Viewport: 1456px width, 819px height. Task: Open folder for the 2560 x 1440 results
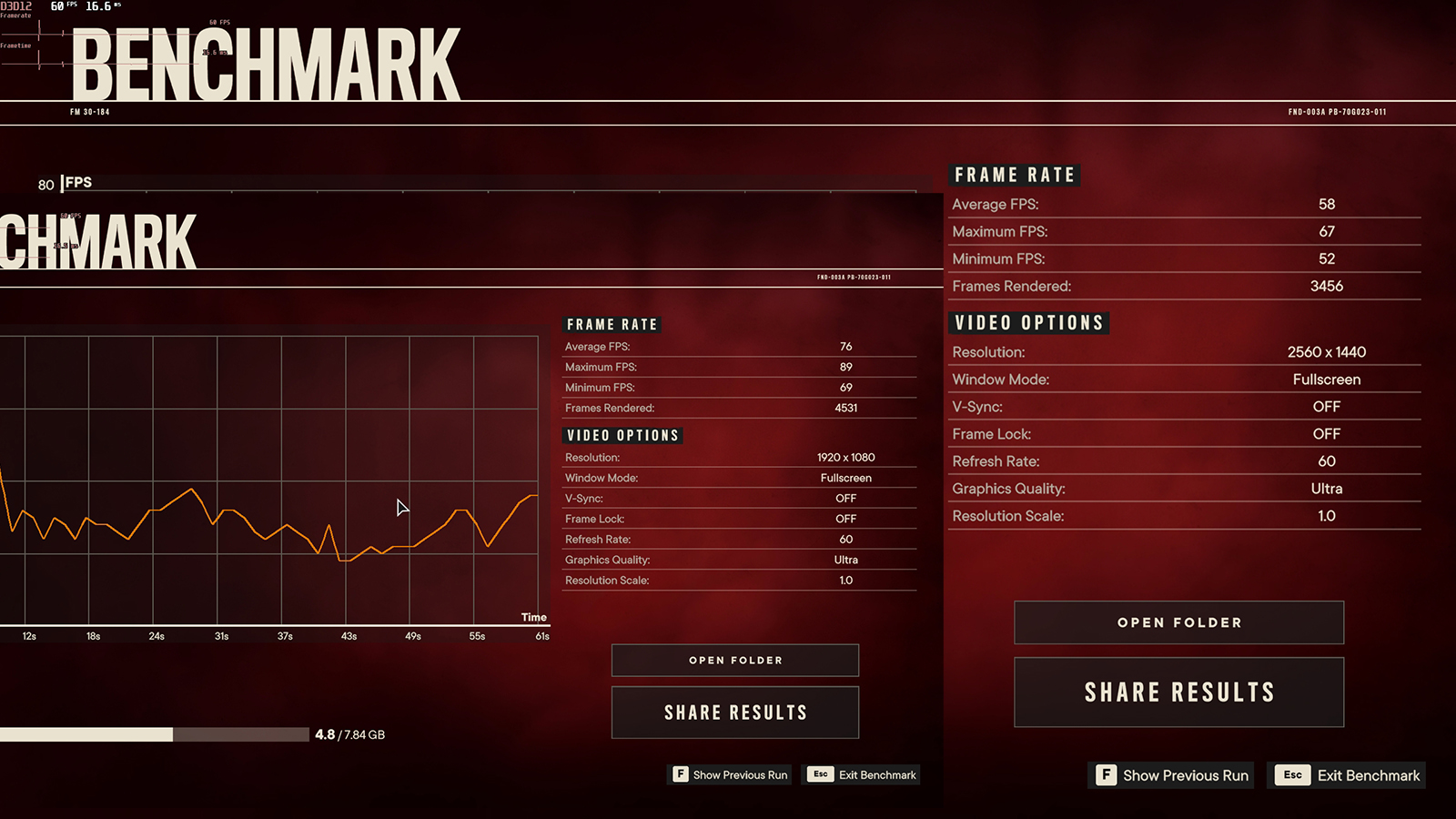1178,622
